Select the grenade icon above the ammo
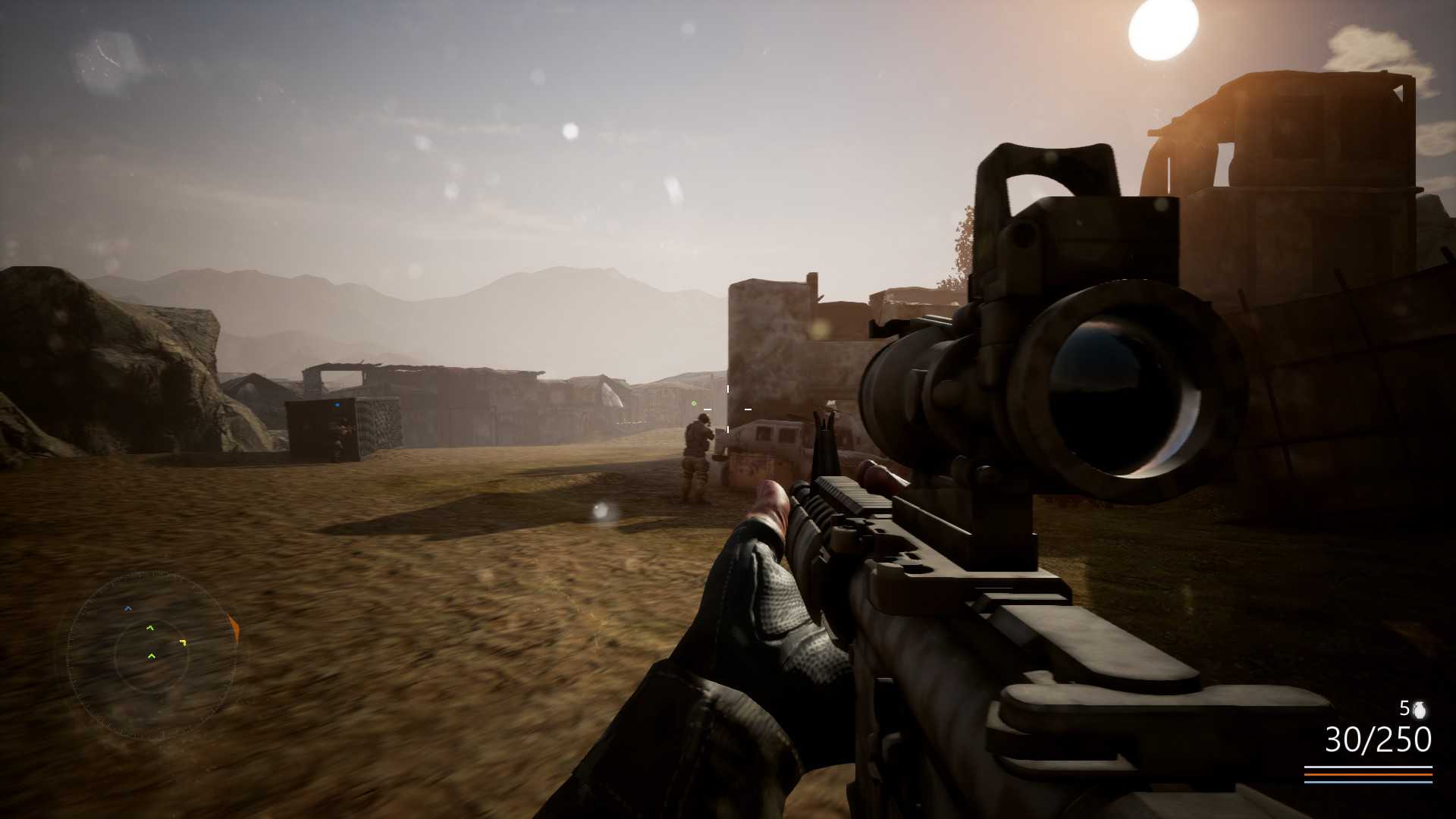Viewport: 1456px width, 819px height. tap(1419, 711)
